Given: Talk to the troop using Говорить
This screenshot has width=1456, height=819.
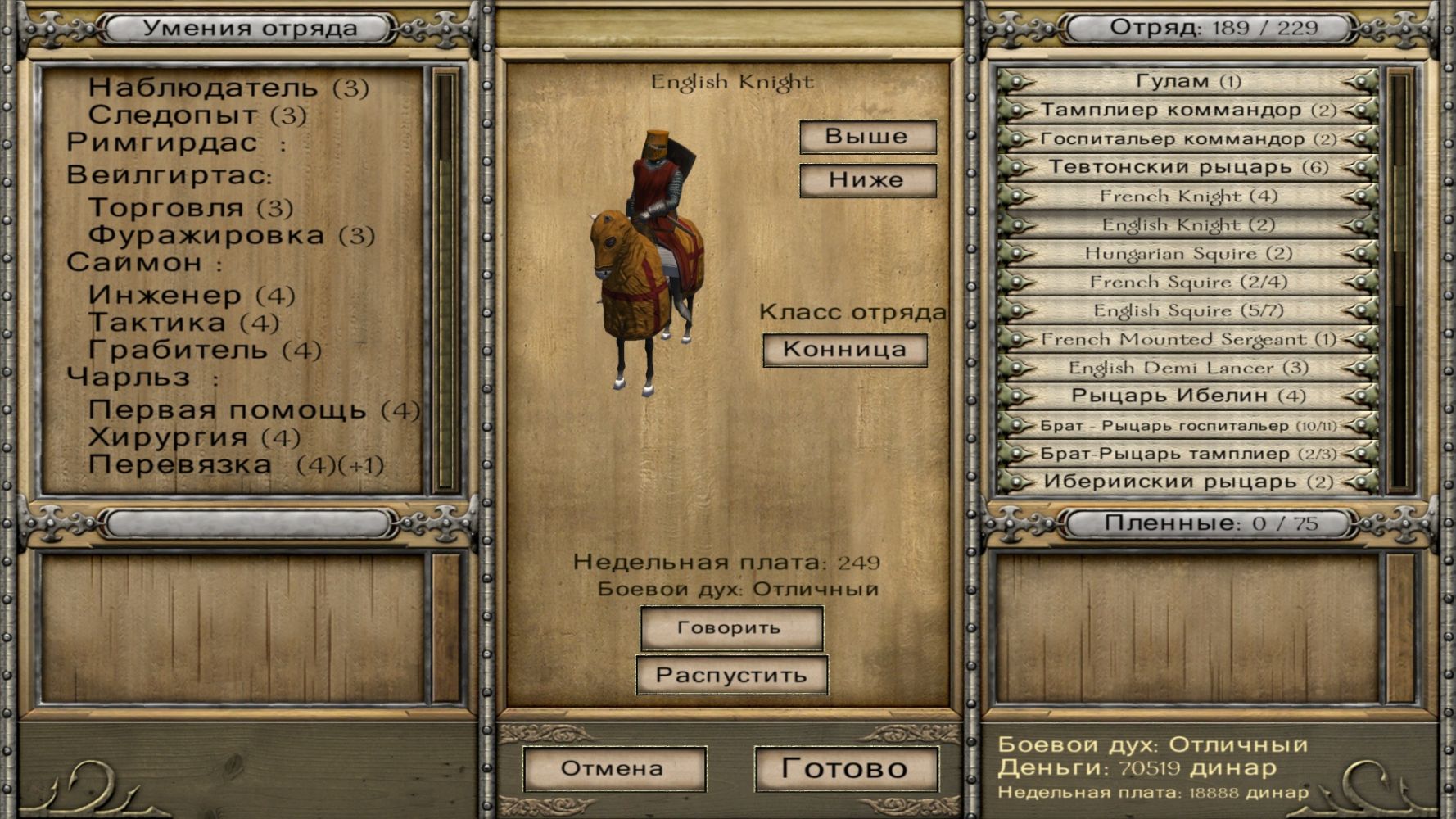Looking at the screenshot, I should pos(730,628).
